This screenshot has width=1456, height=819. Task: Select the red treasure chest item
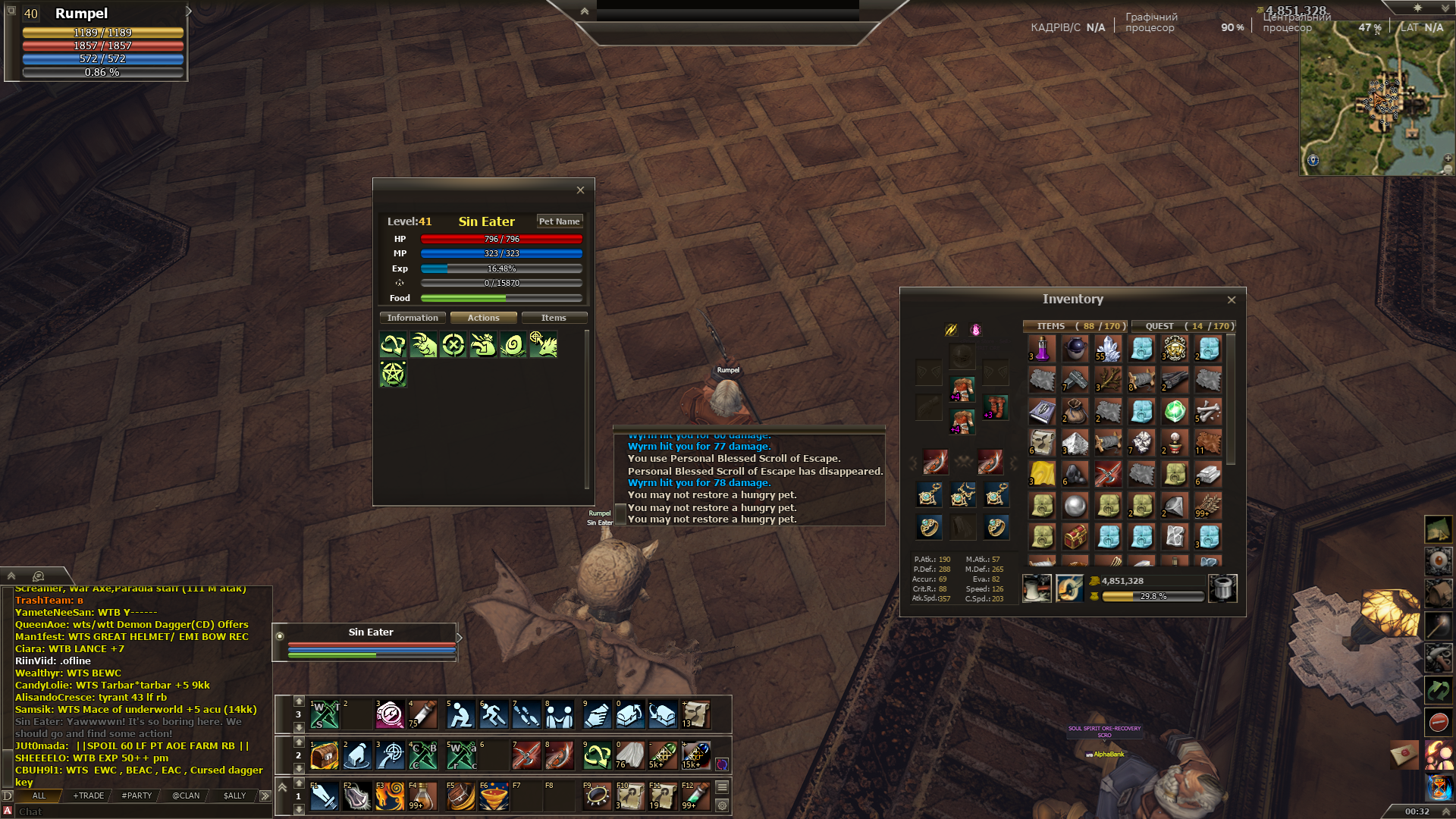[1075, 537]
